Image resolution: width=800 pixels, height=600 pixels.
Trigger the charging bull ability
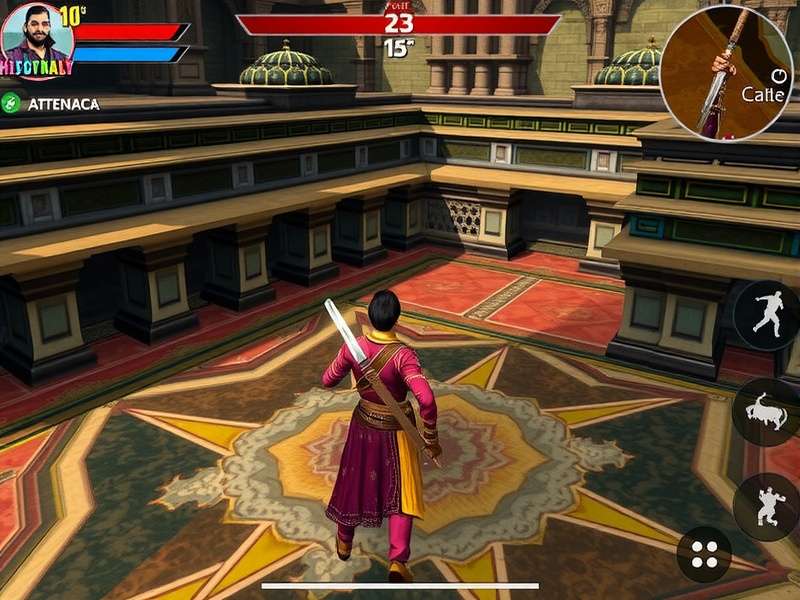point(765,412)
